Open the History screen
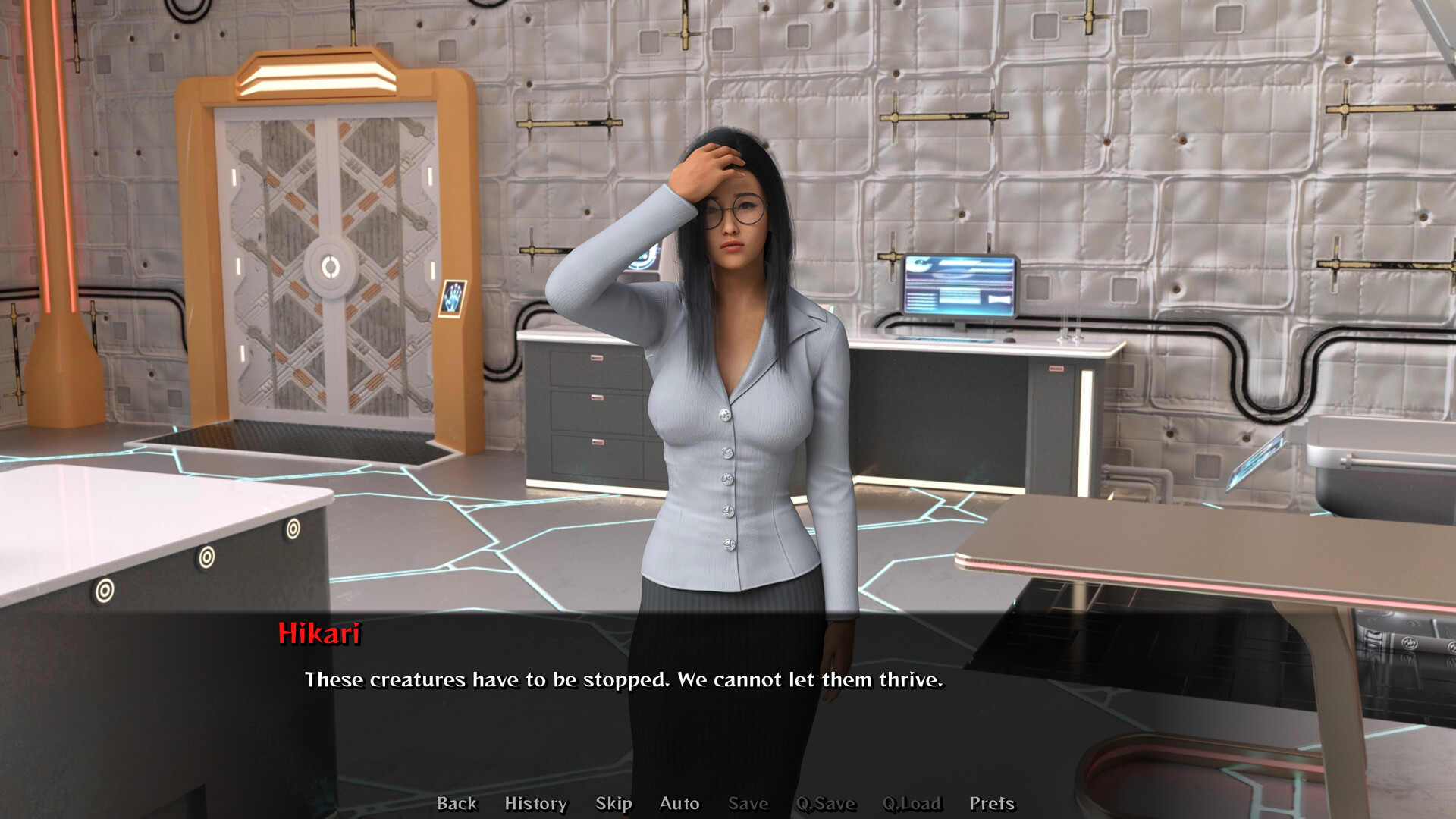Viewport: 1456px width, 819px height. 535,803
